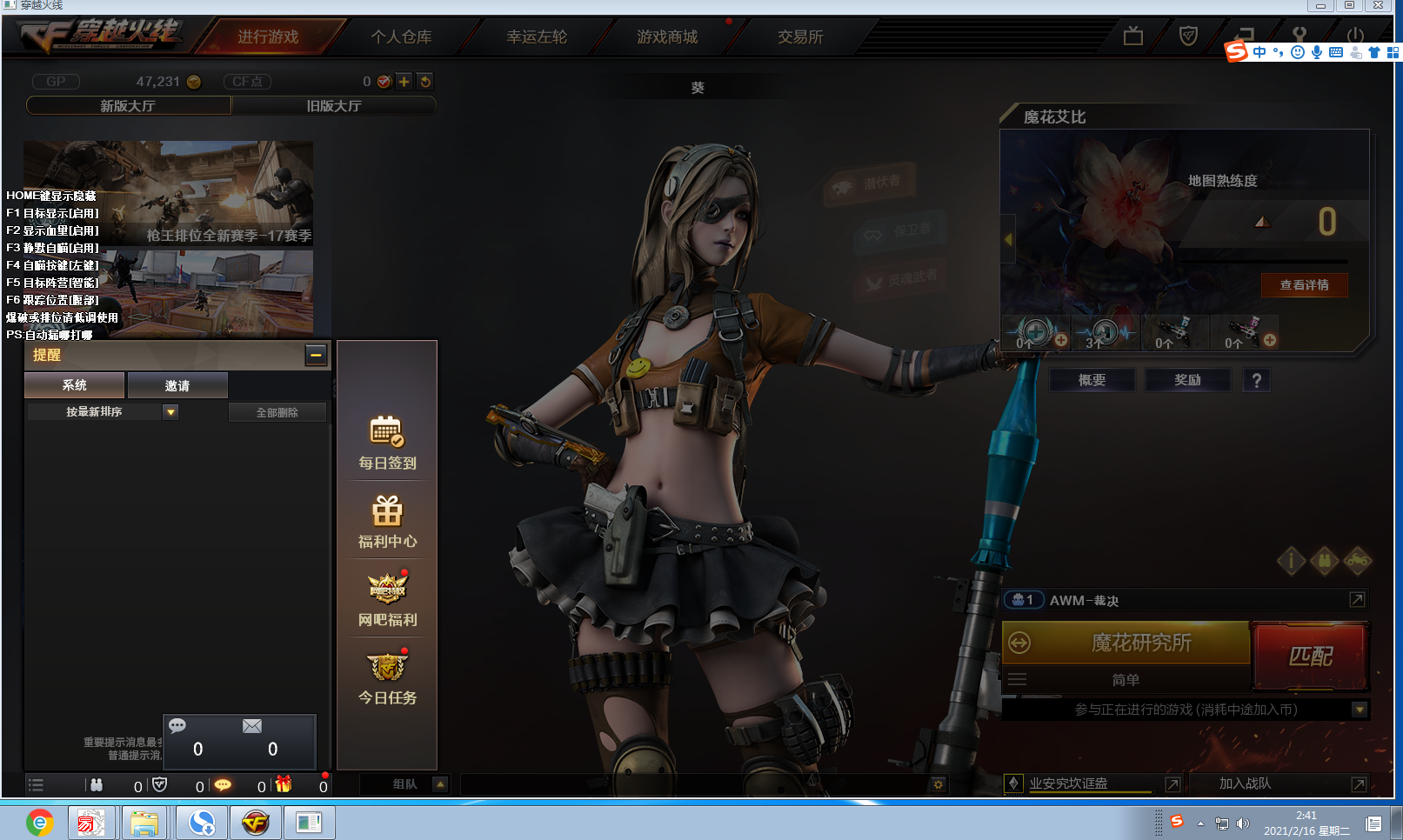1403x840 pixels.
Task: Open the 福利中心 gift center
Action: click(387, 521)
